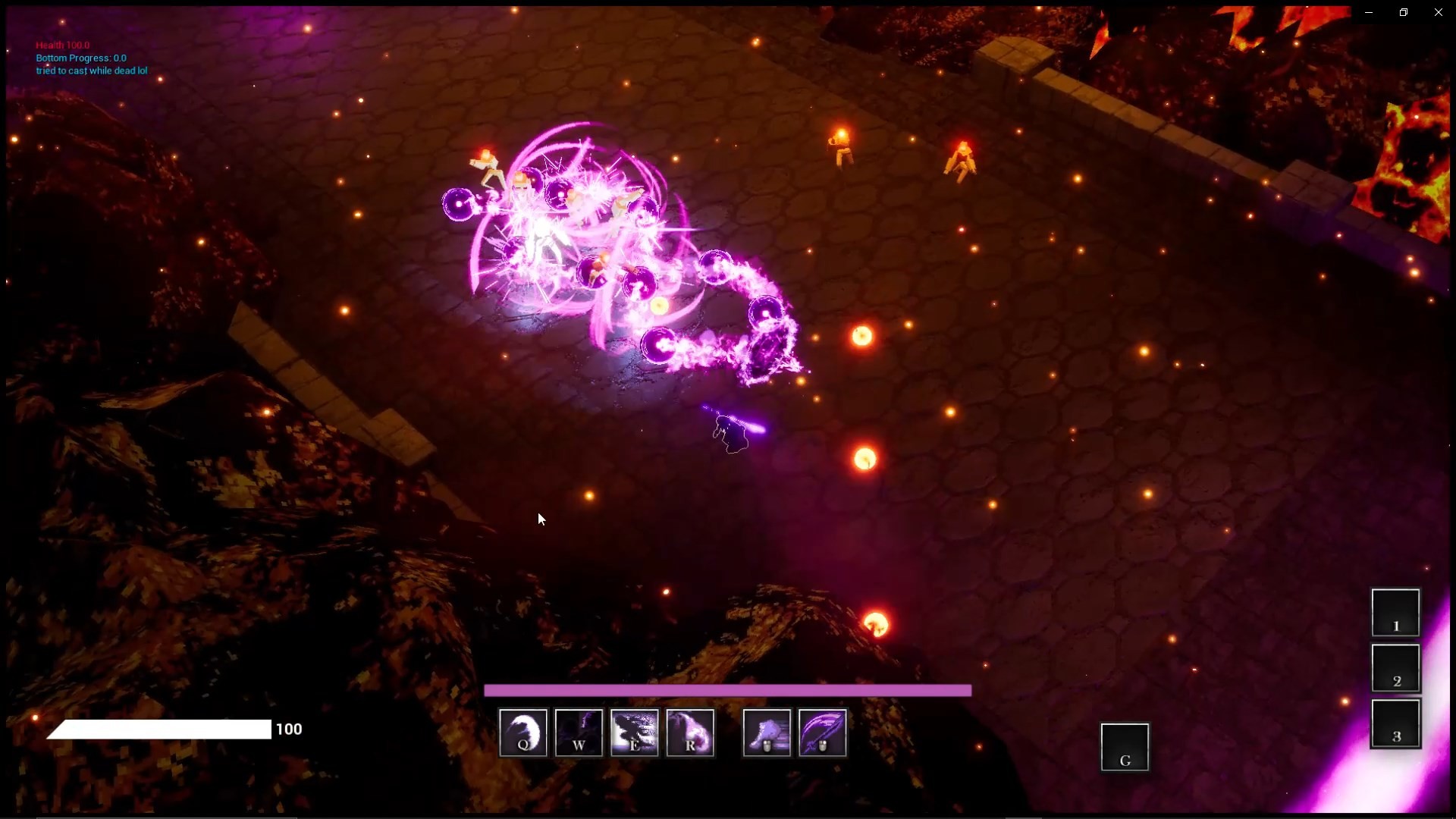
Task: Open inventory slot 3
Action: click(x=1398, y=723)
